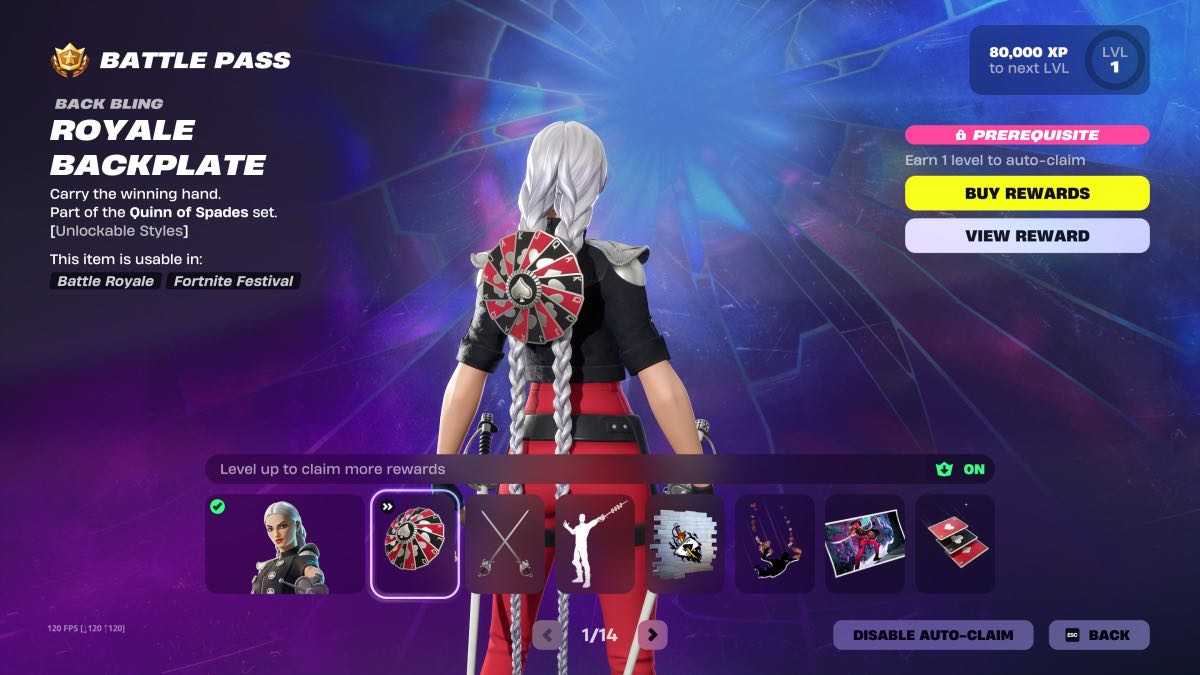Disable auto-claim for rewards
1200x675 pixels.
pyautogui.click(x=932, y=635)
